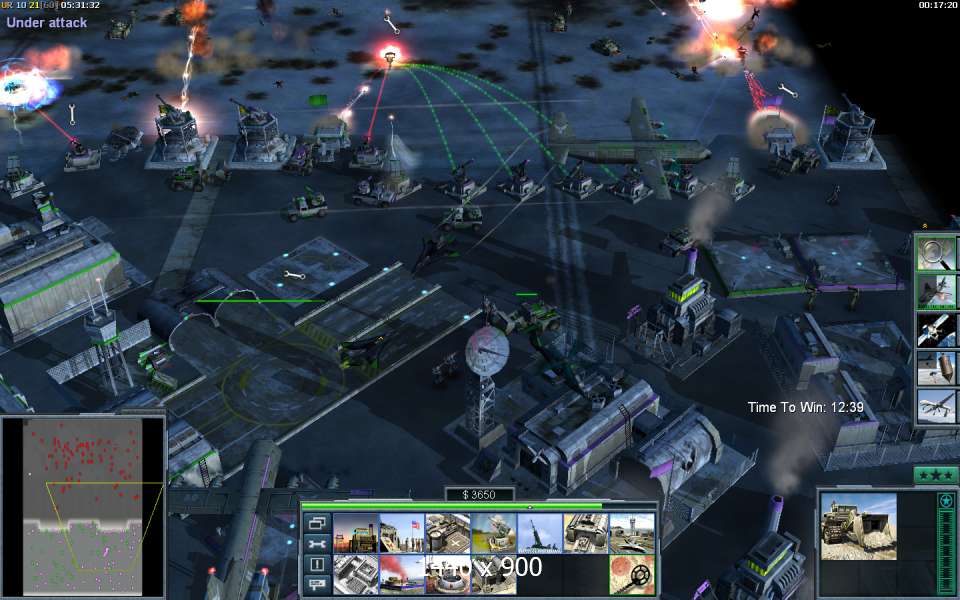The width and height of the screenshot is (960, 600).
Task: Select the War Factory build icon
Action: (585, 533)
